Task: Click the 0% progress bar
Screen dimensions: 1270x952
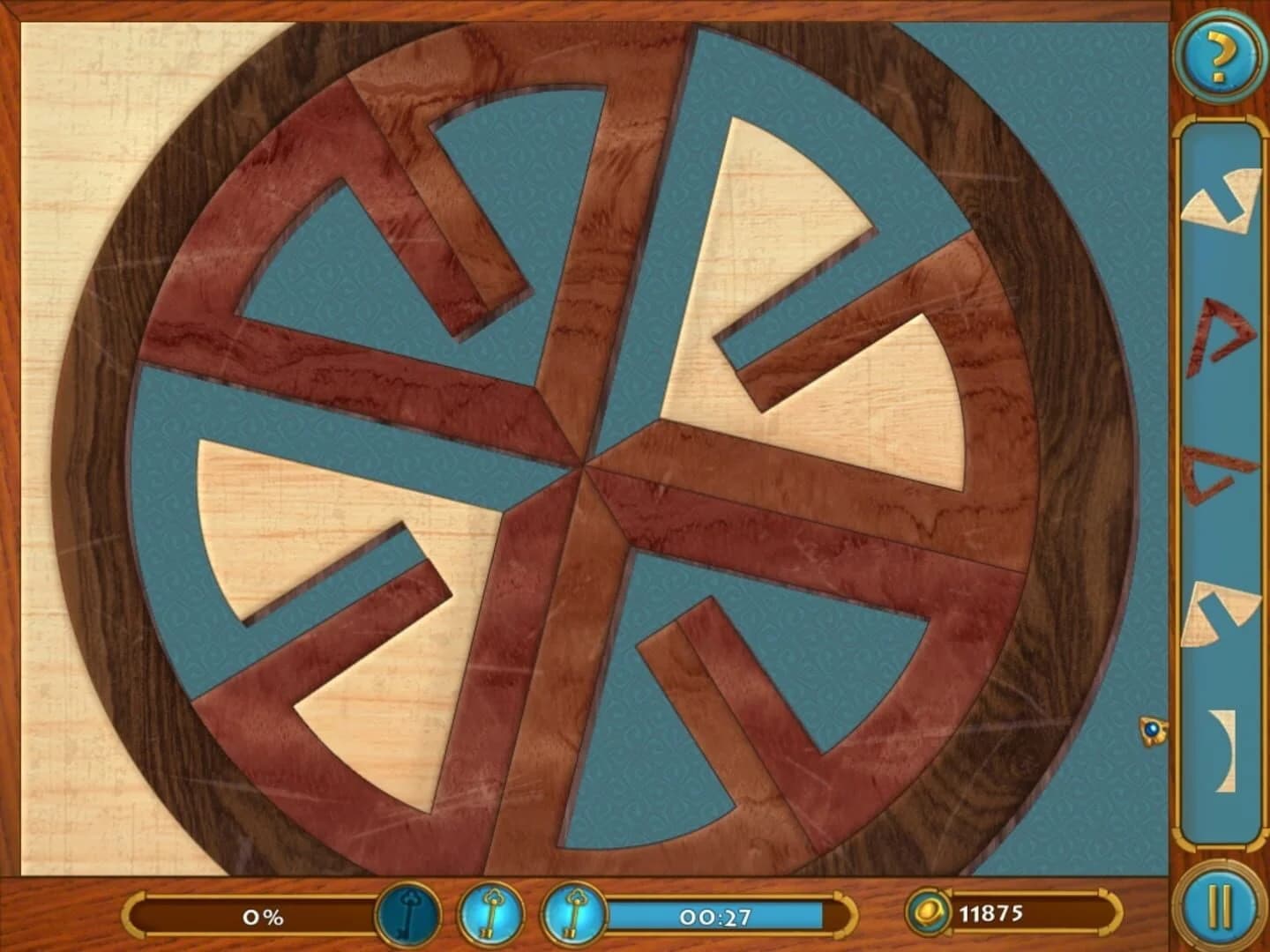Action: [x=260, y=917]
